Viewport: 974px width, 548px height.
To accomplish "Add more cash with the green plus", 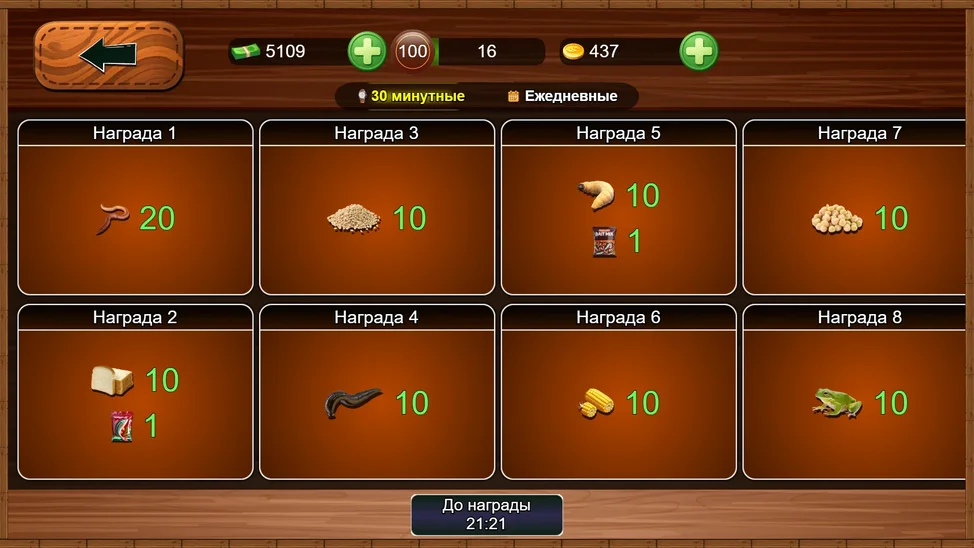I will click(x=367, y=51).
